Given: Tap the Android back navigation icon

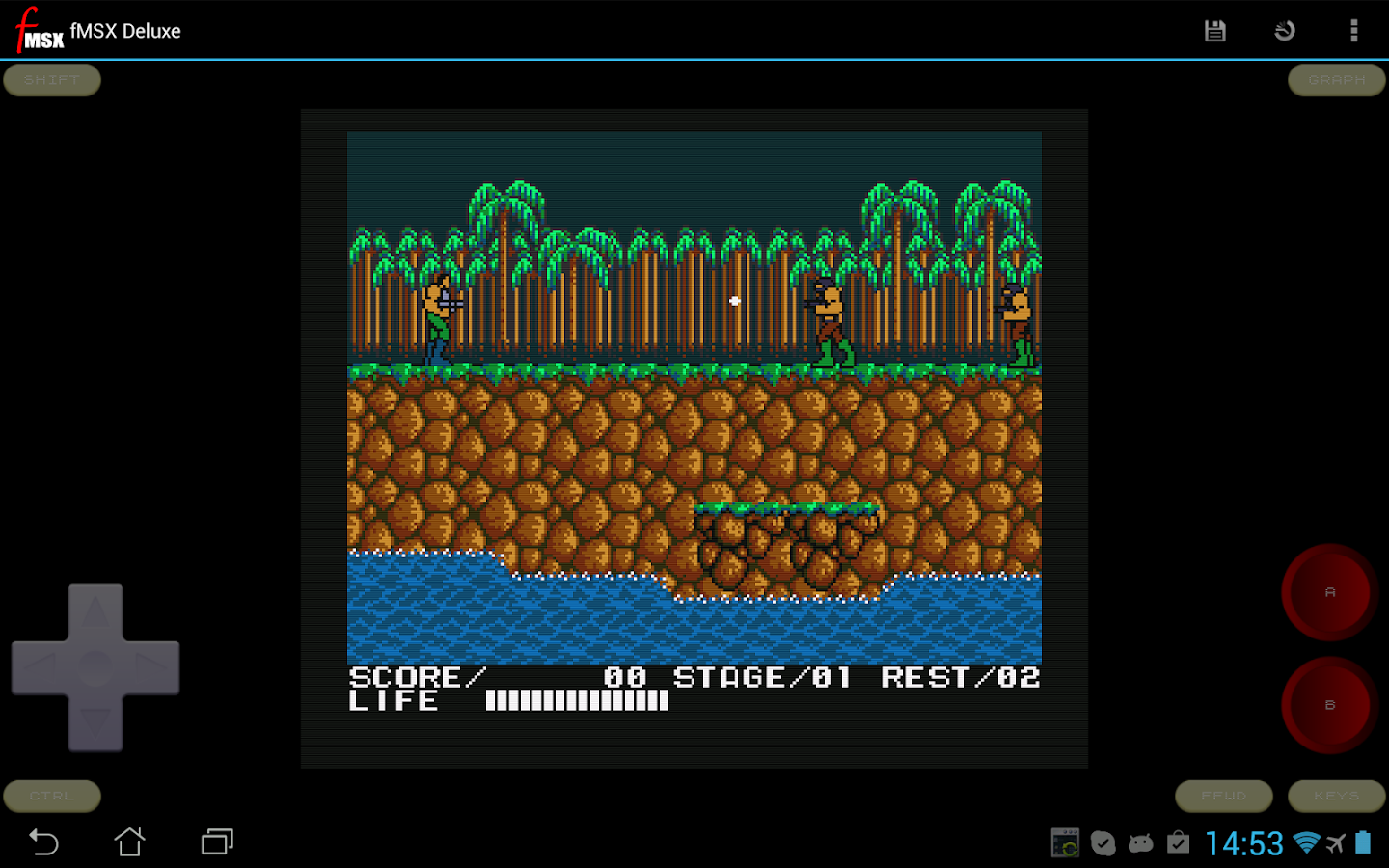Looking at the screenshot, I should pyautogui.click(x=42, y=842).
